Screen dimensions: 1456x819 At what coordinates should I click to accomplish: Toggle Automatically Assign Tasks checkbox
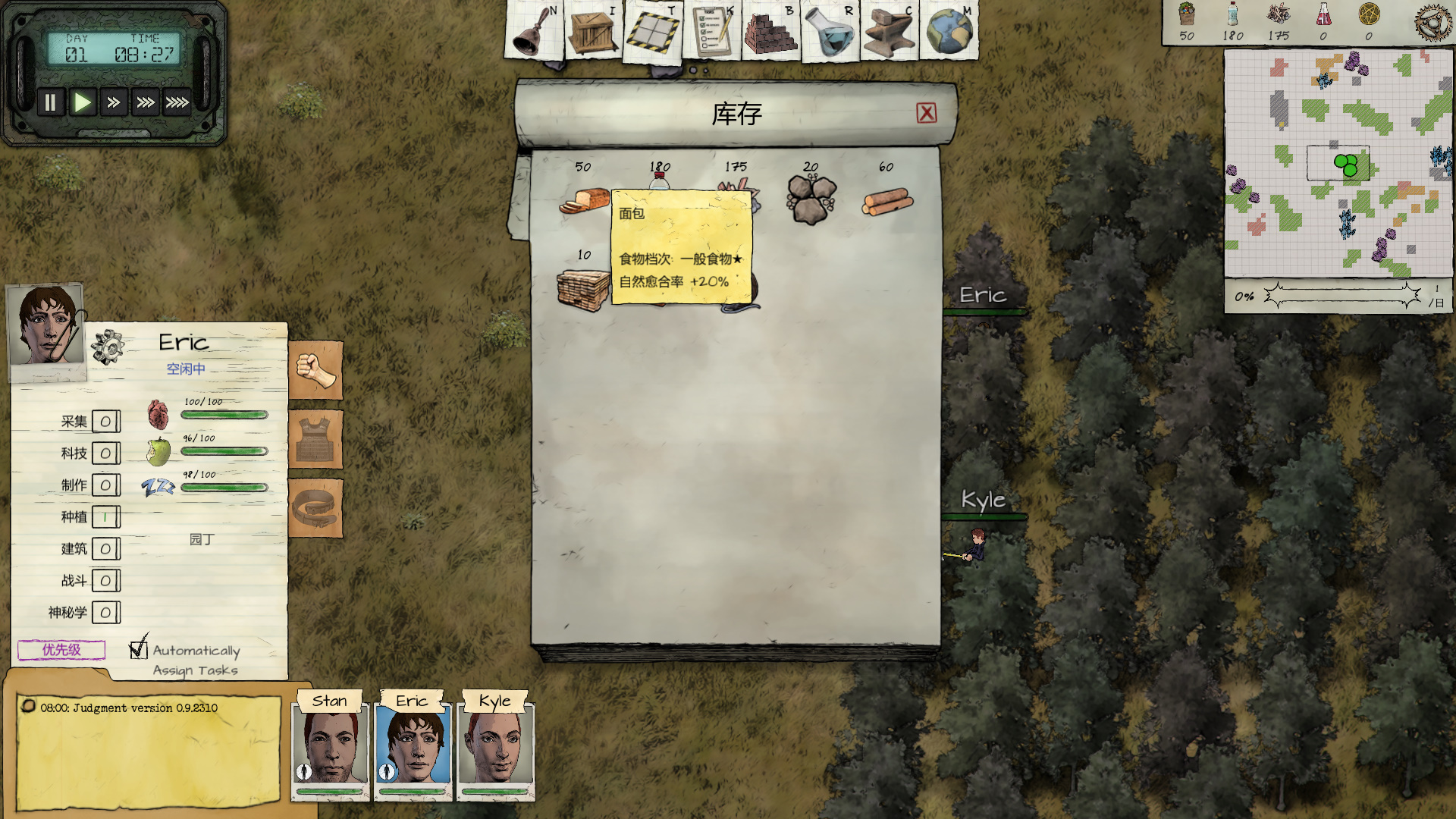click(138, 649)
